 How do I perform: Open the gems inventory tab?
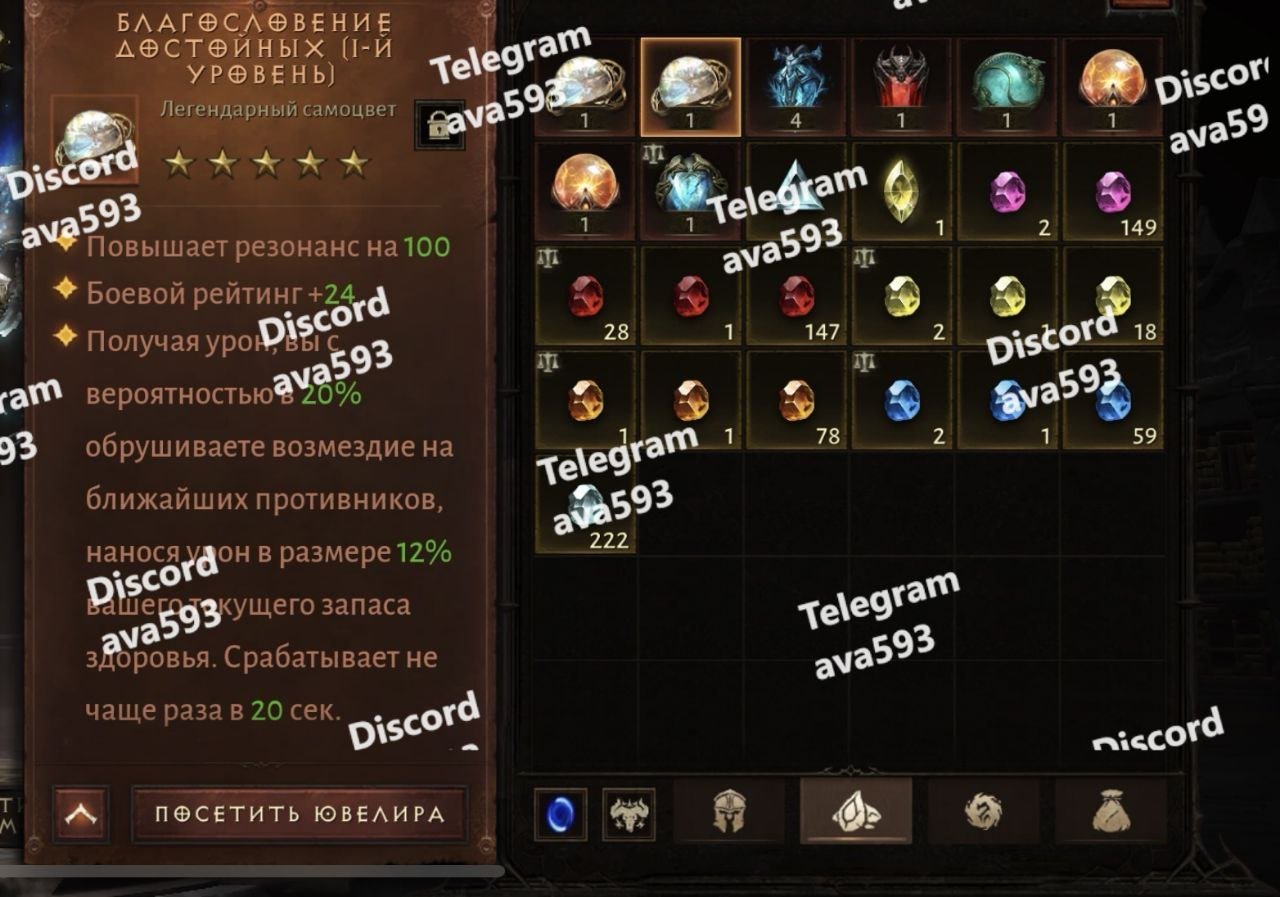tap(856, 811)
